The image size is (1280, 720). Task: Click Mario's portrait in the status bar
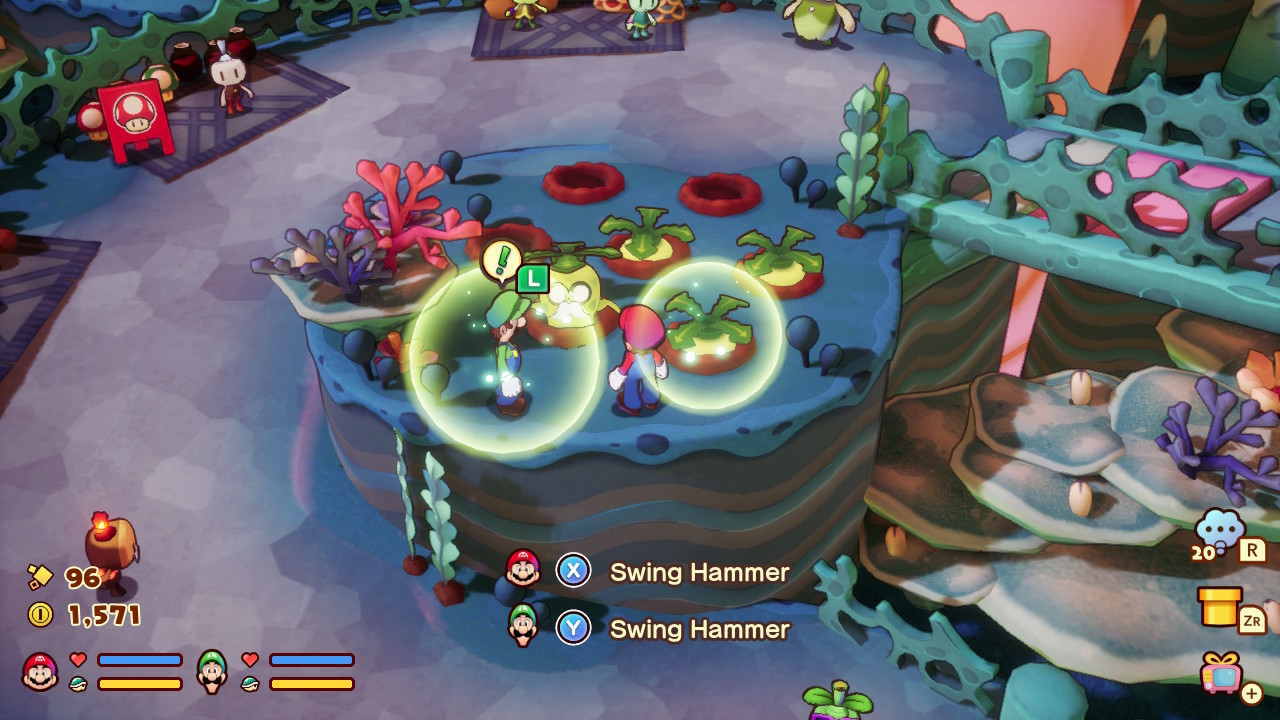[x=40, y=671]
